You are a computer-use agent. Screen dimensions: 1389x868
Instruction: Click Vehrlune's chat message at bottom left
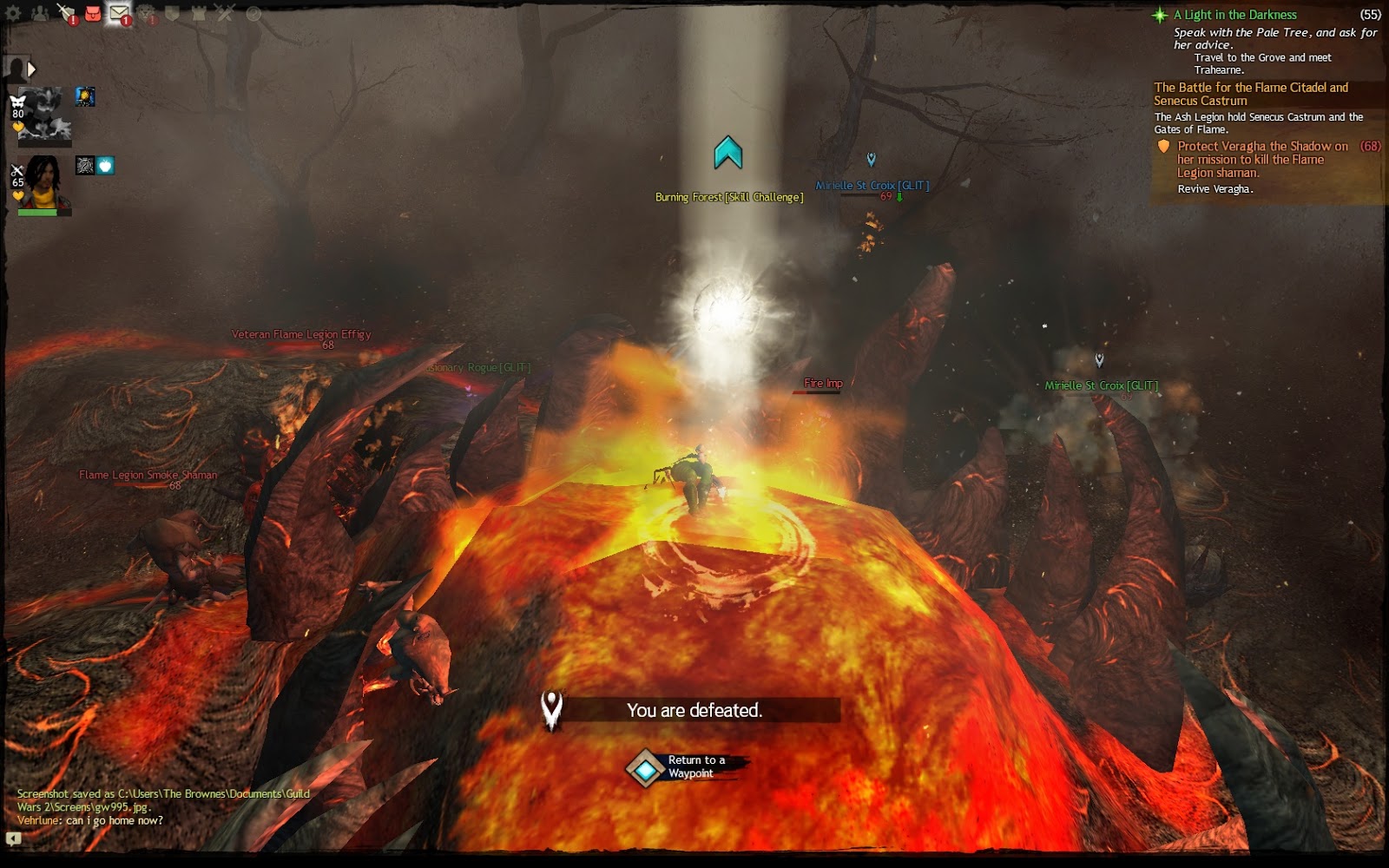[91, 821]
